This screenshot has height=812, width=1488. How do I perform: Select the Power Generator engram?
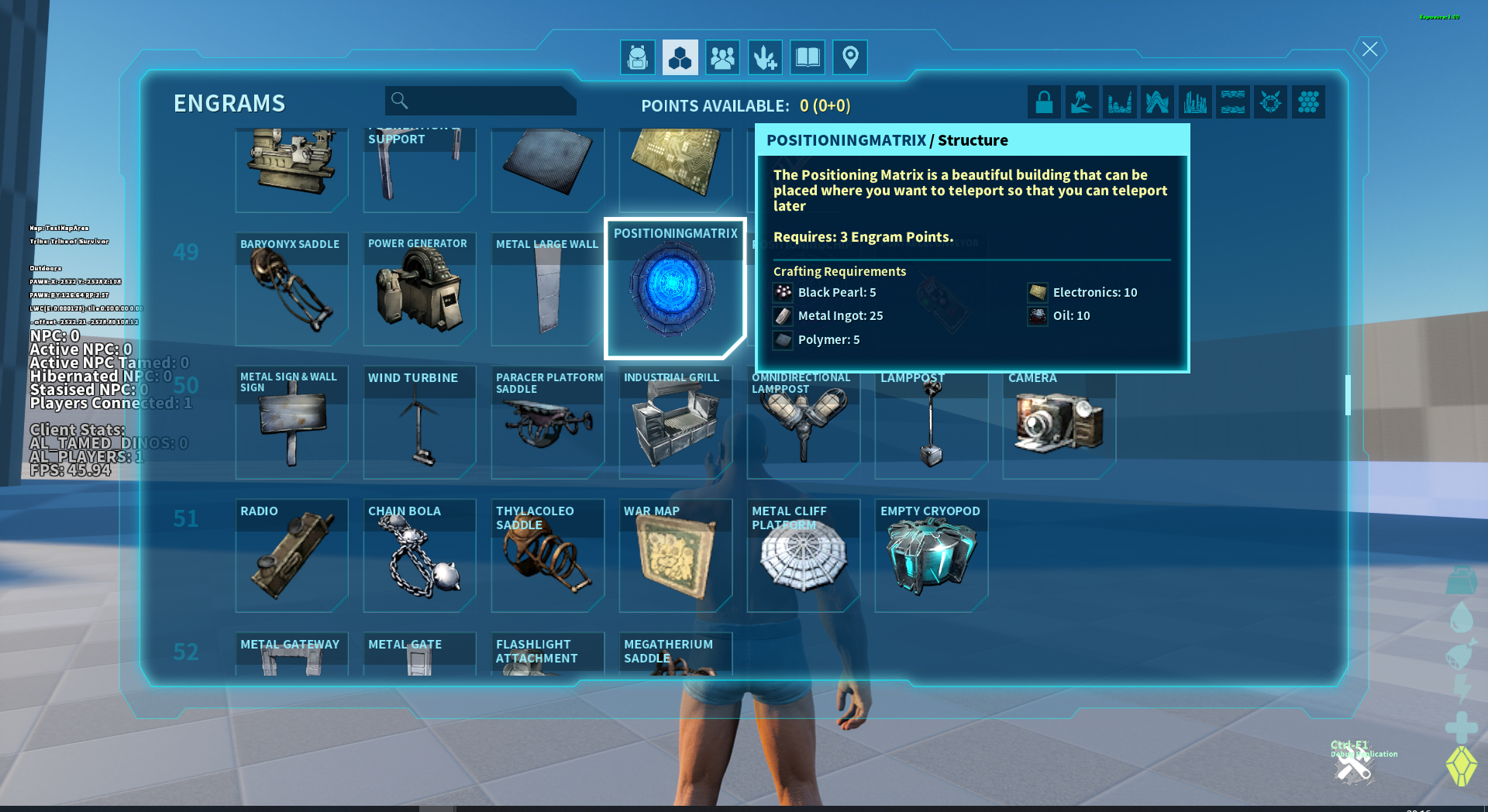click(x=419, y=289)
